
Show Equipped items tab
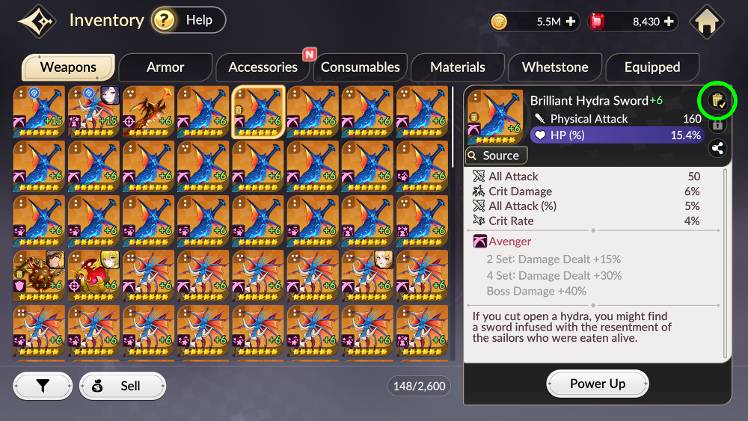coord(652,67)
